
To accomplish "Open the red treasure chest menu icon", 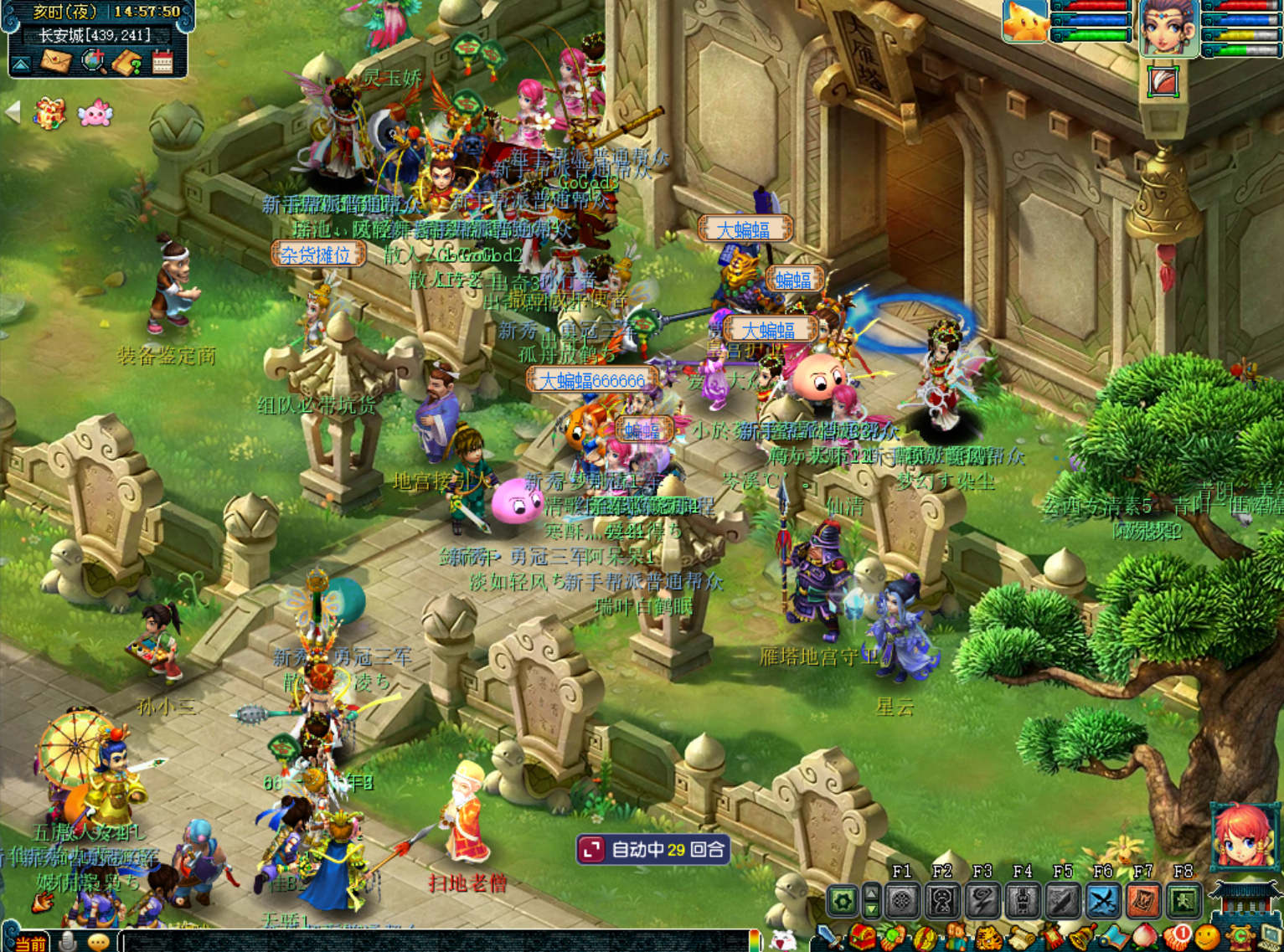I will coord(863,938).
